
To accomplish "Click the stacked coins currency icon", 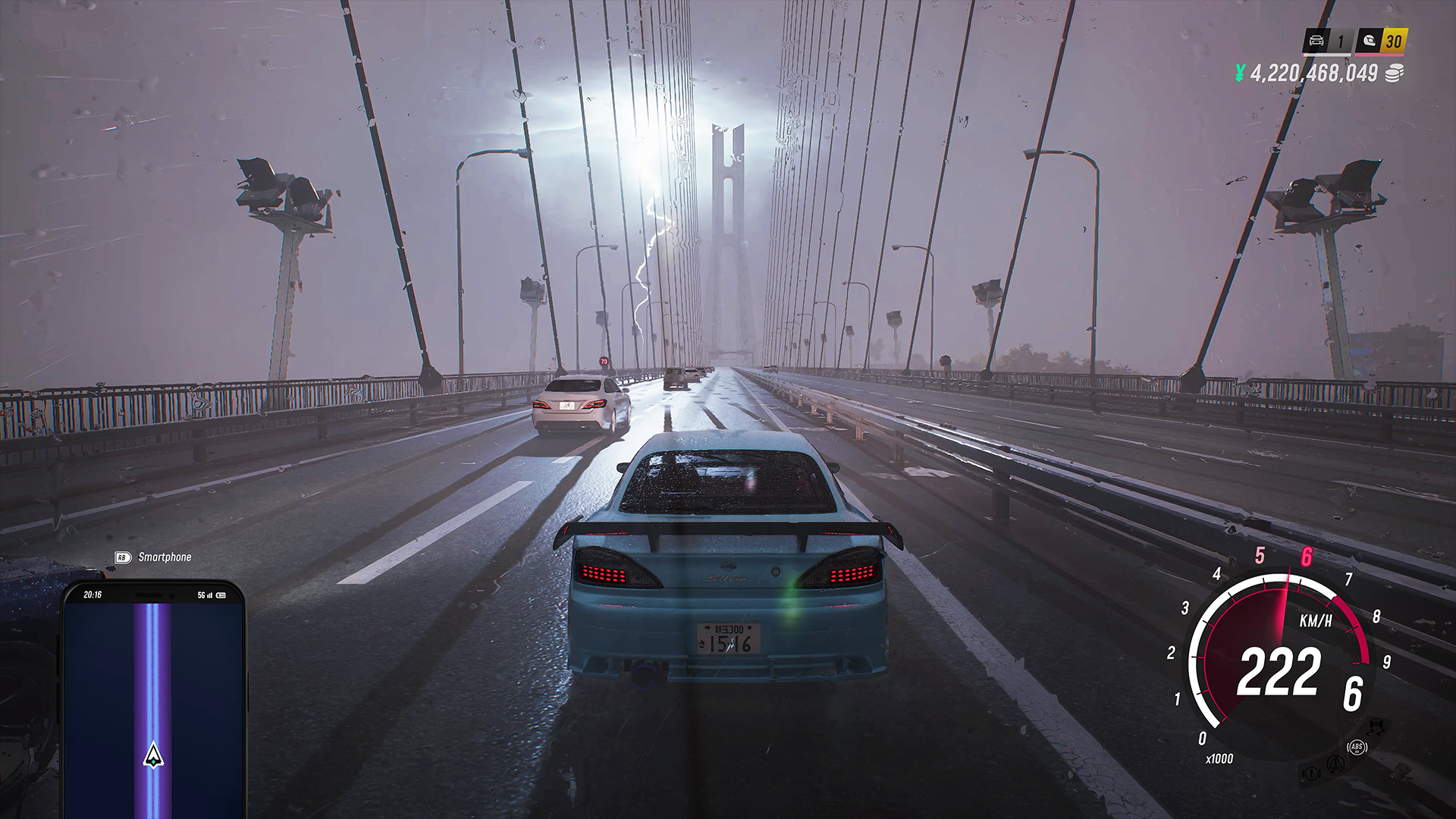I will point(1394,73).
